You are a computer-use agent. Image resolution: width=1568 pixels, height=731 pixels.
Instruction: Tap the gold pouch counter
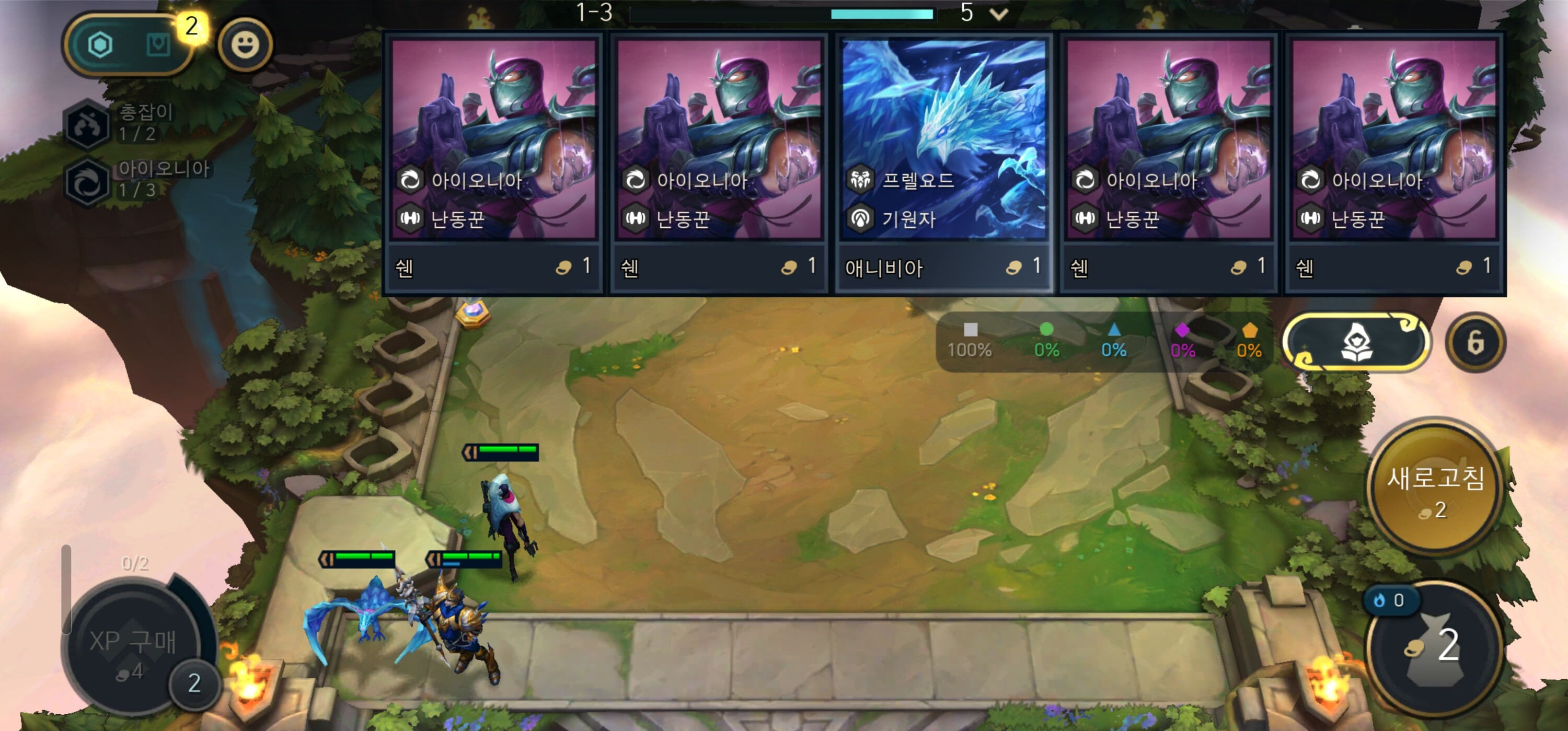tap(1435, 646)
